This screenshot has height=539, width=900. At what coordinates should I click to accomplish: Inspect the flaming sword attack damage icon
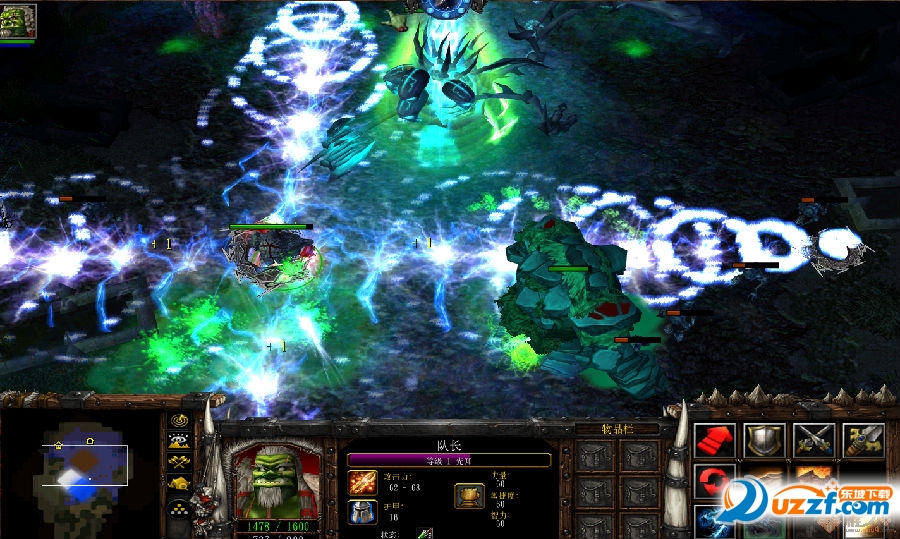pyautogui.click(x=362, y=482)
